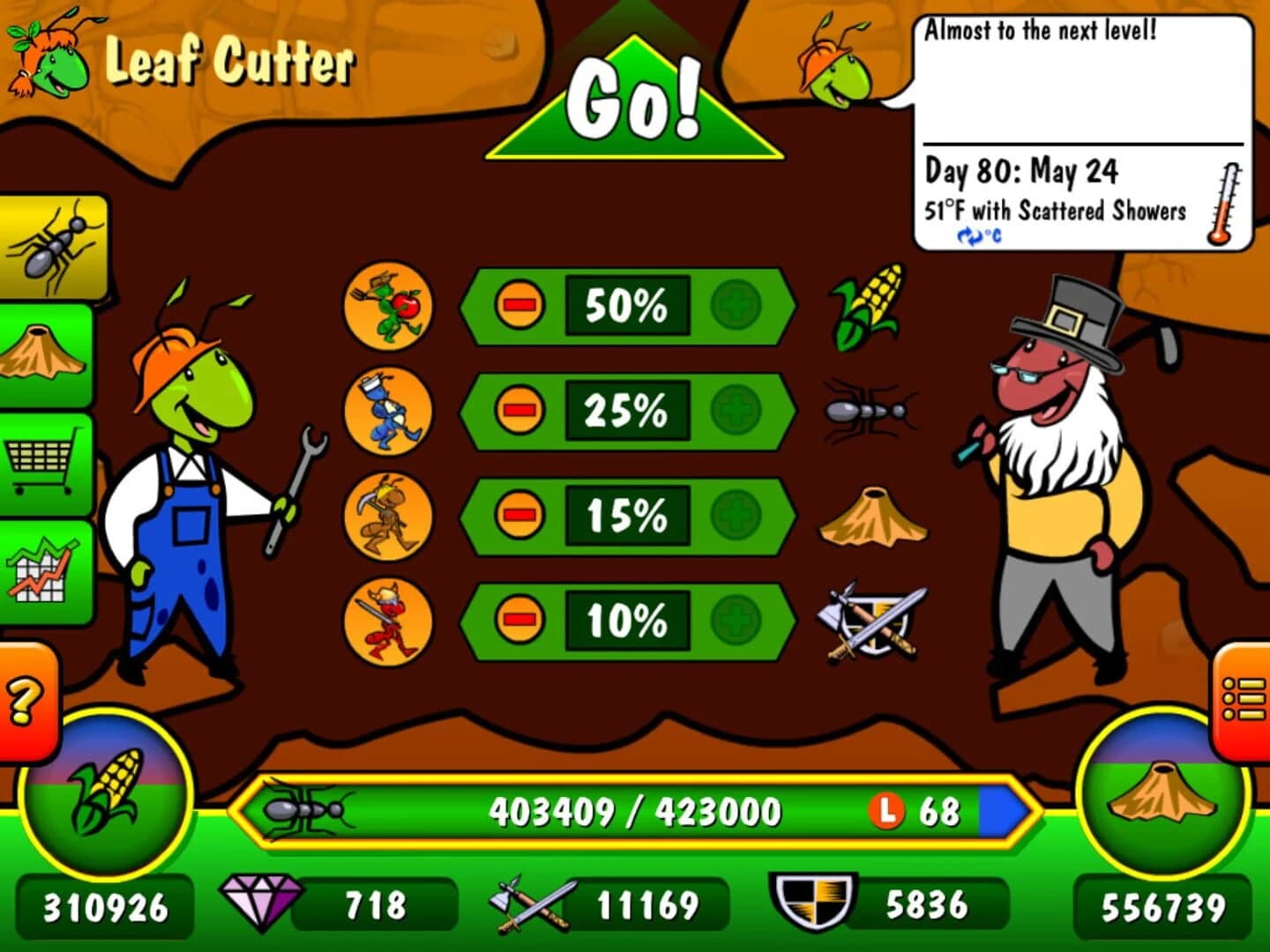This screenshot has height=952, width=1270.
Task: Decrease the farmer allocation with the minus button
Action: pyautogui.click(x=520, y=306)
